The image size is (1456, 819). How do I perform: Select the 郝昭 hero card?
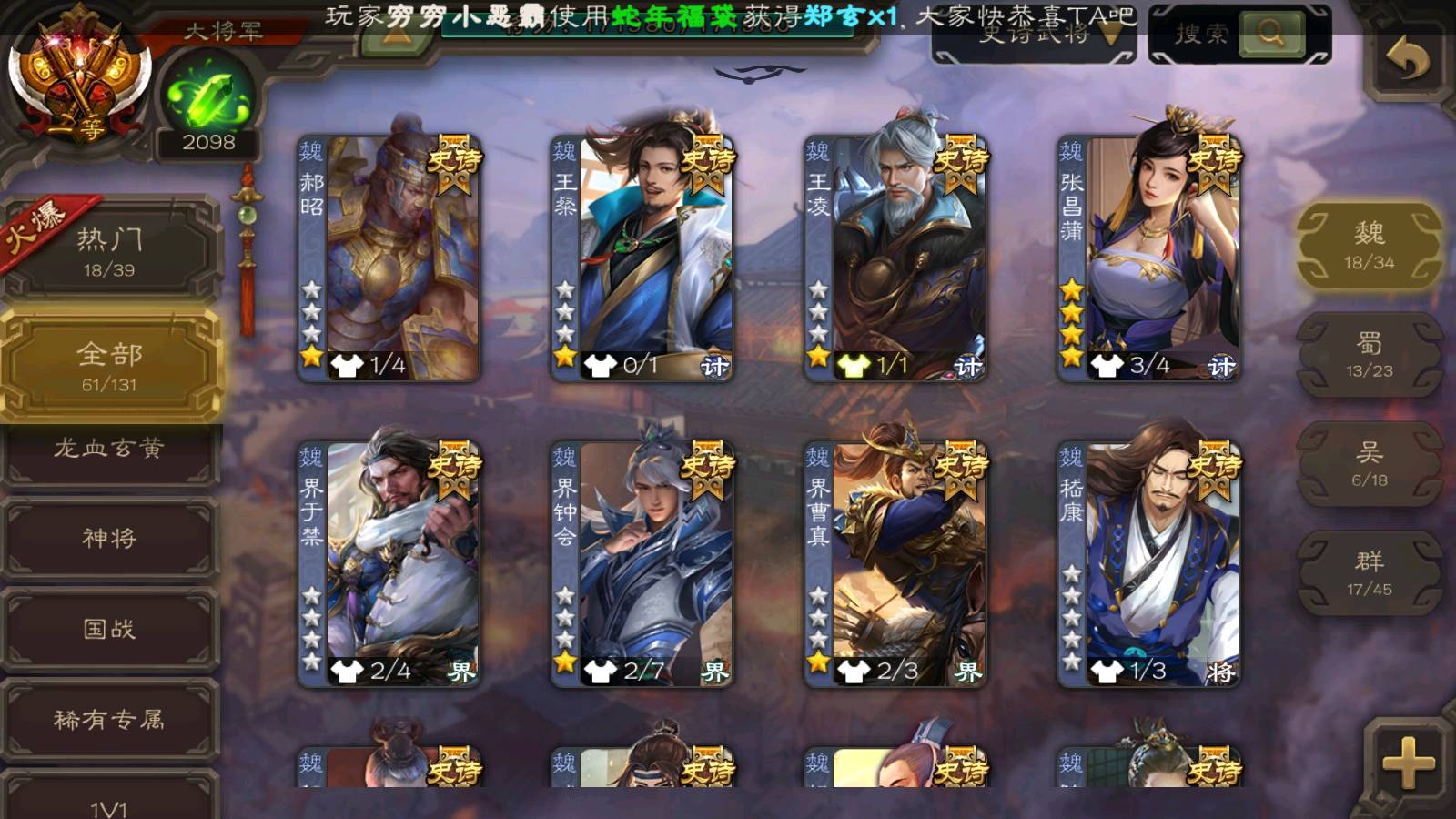pyautogui.click(x=389, y=258)
